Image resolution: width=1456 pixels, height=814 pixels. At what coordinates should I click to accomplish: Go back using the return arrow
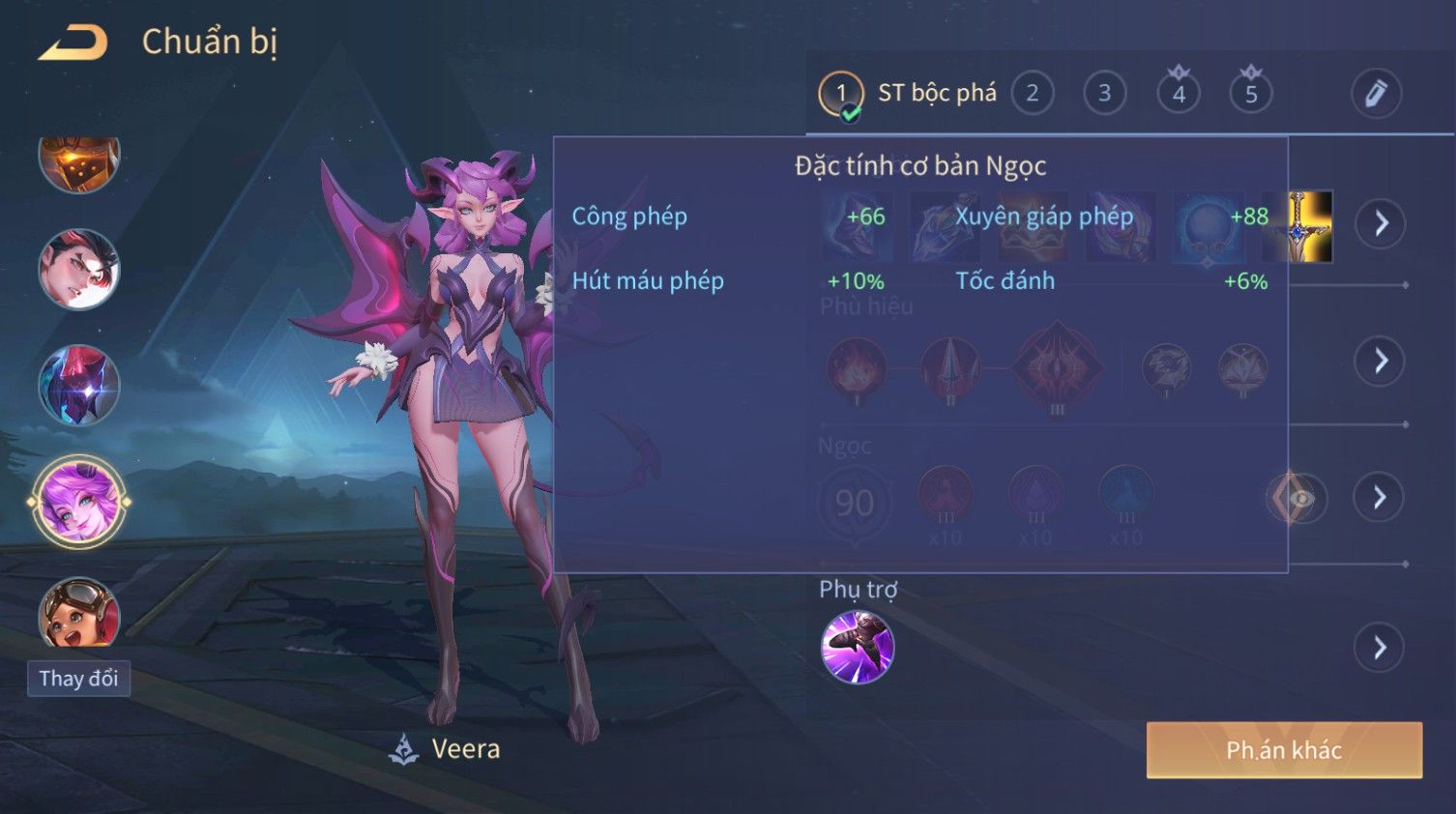click(73, 43)
